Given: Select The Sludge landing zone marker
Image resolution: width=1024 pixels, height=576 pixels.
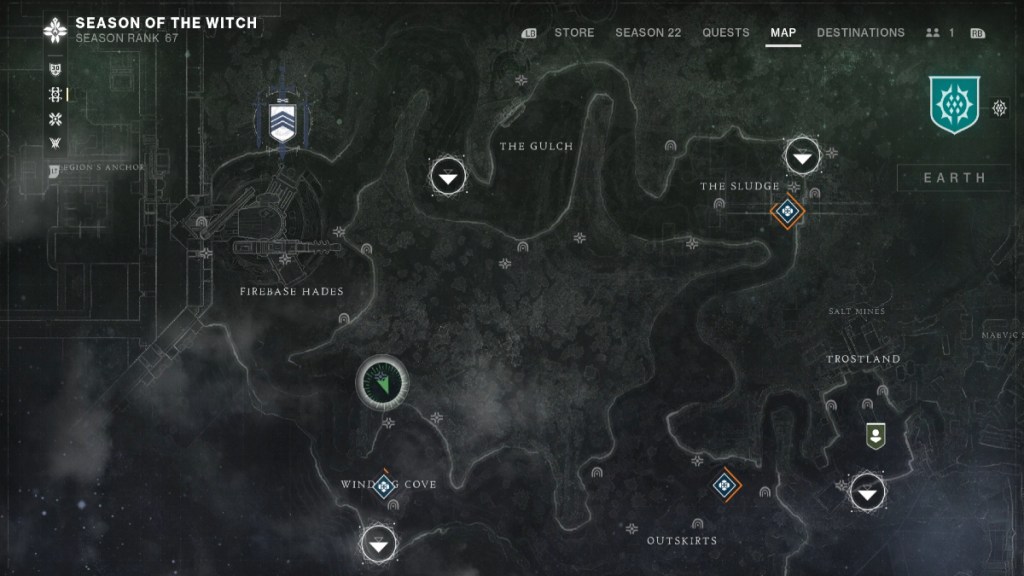Looking at the screenshot, I should click(x=802, y=154).
